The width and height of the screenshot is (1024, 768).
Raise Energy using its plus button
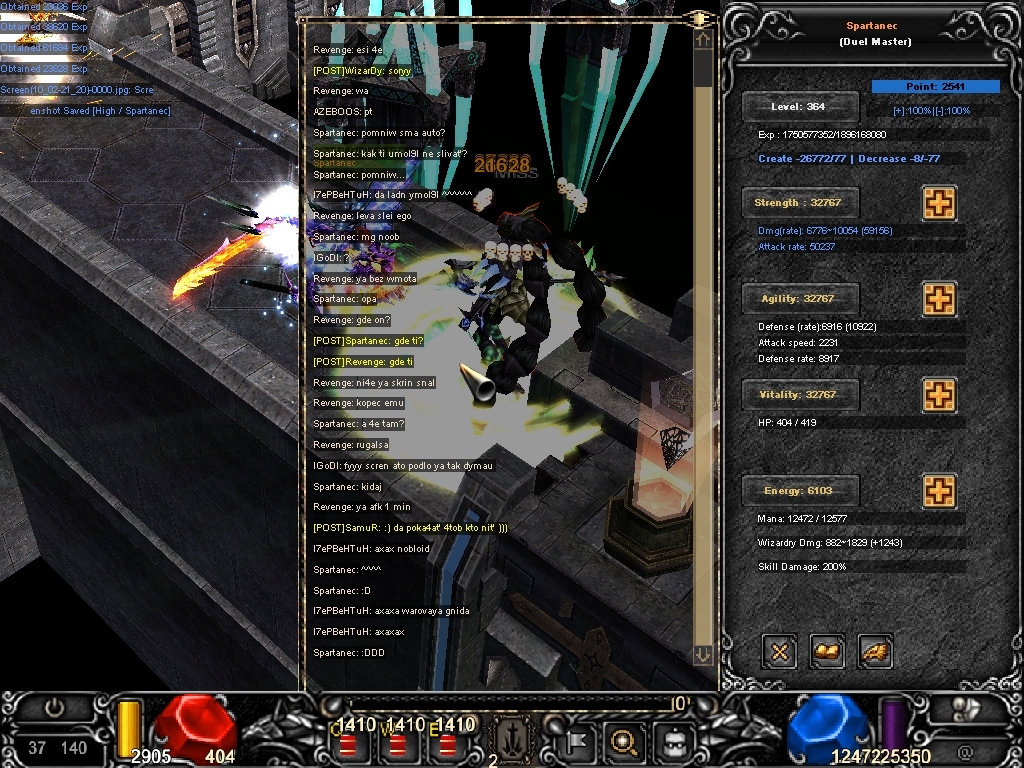coord(938,491)
